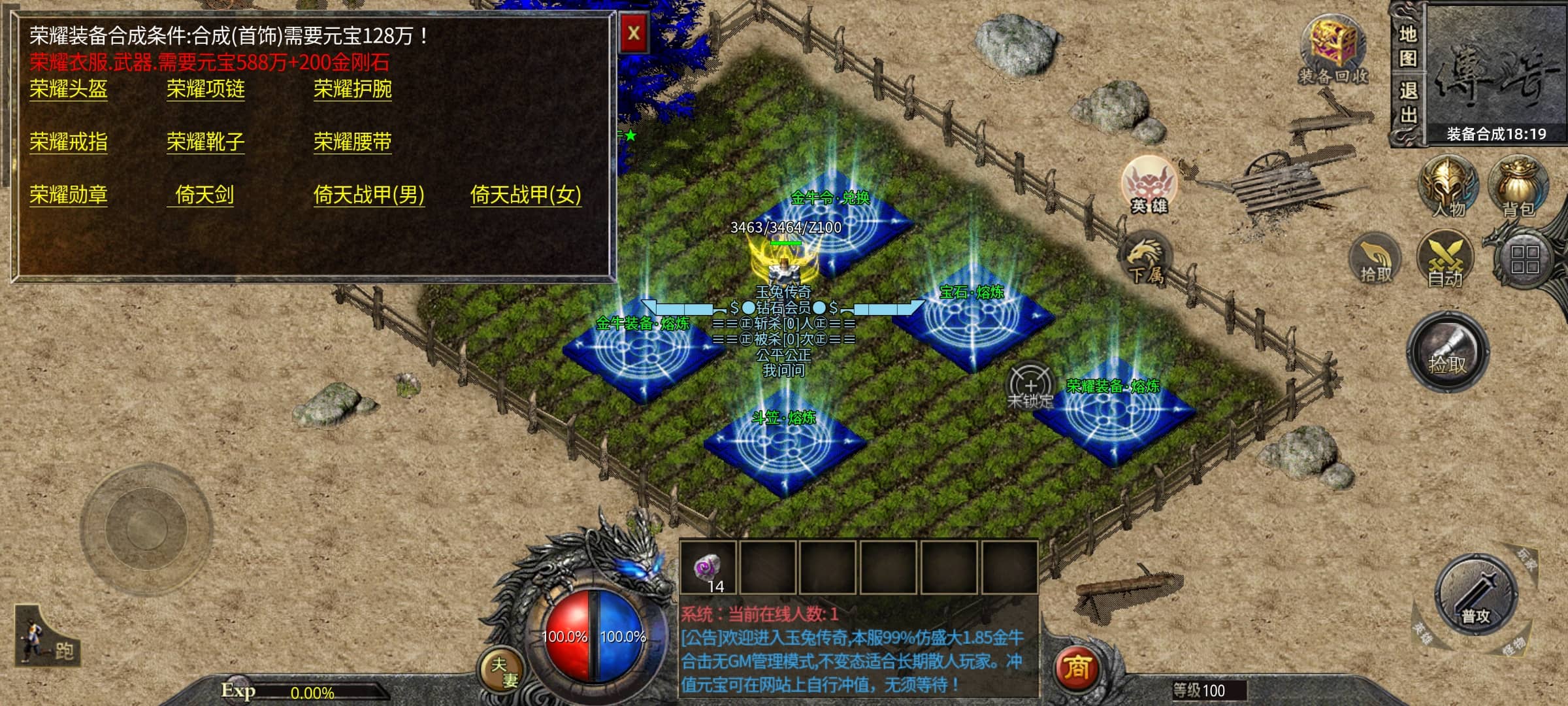Choose 倚天战甲(女) armor option

click(525, 195)
